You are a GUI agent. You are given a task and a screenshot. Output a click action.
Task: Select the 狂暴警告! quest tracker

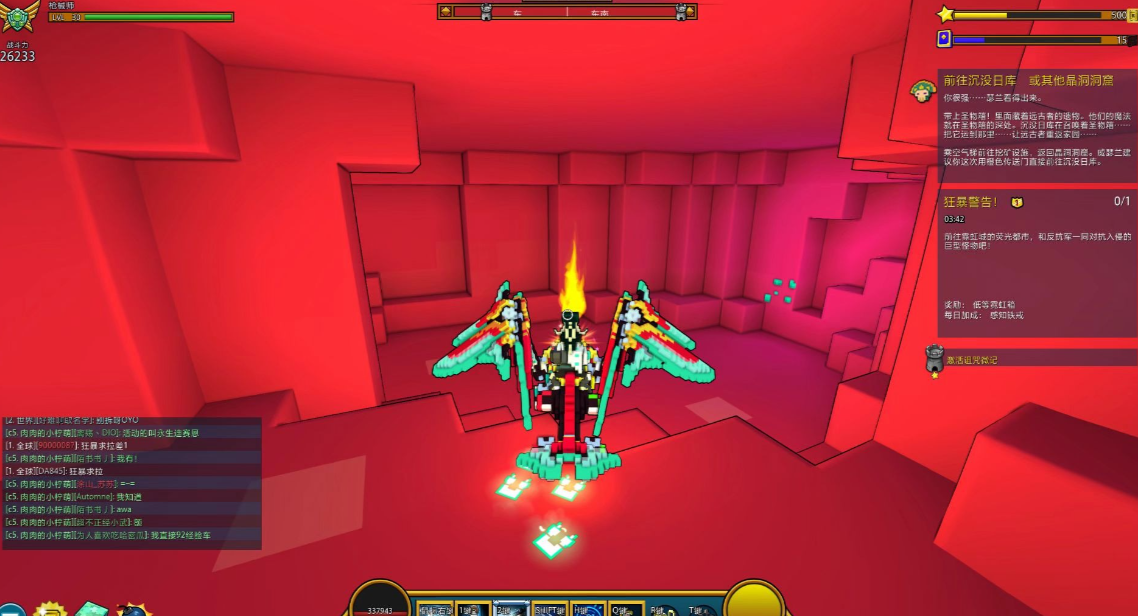pos(1036,202)
